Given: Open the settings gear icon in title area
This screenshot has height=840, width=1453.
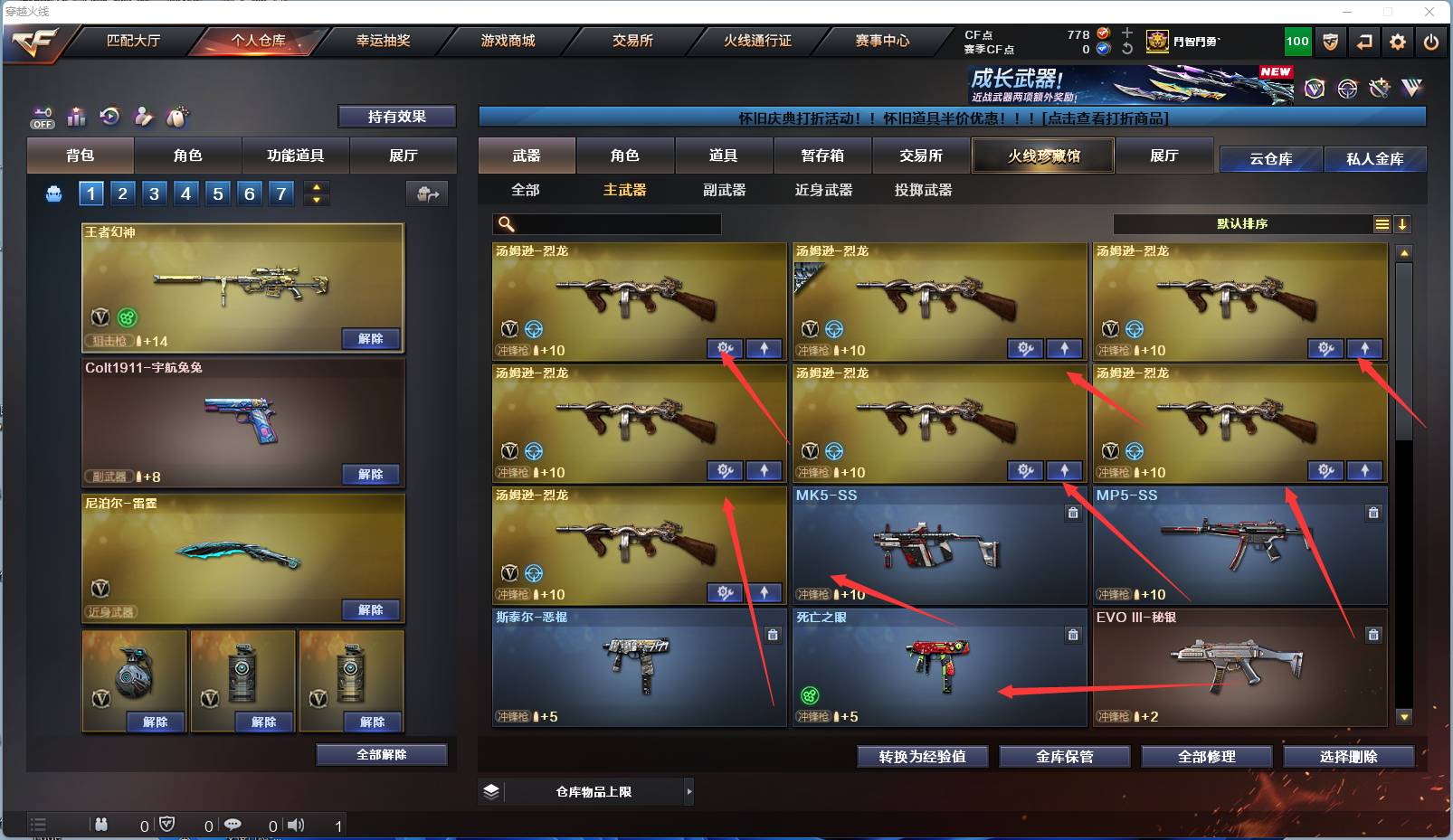Looking at the screenshot, I should pos(1398,42).
